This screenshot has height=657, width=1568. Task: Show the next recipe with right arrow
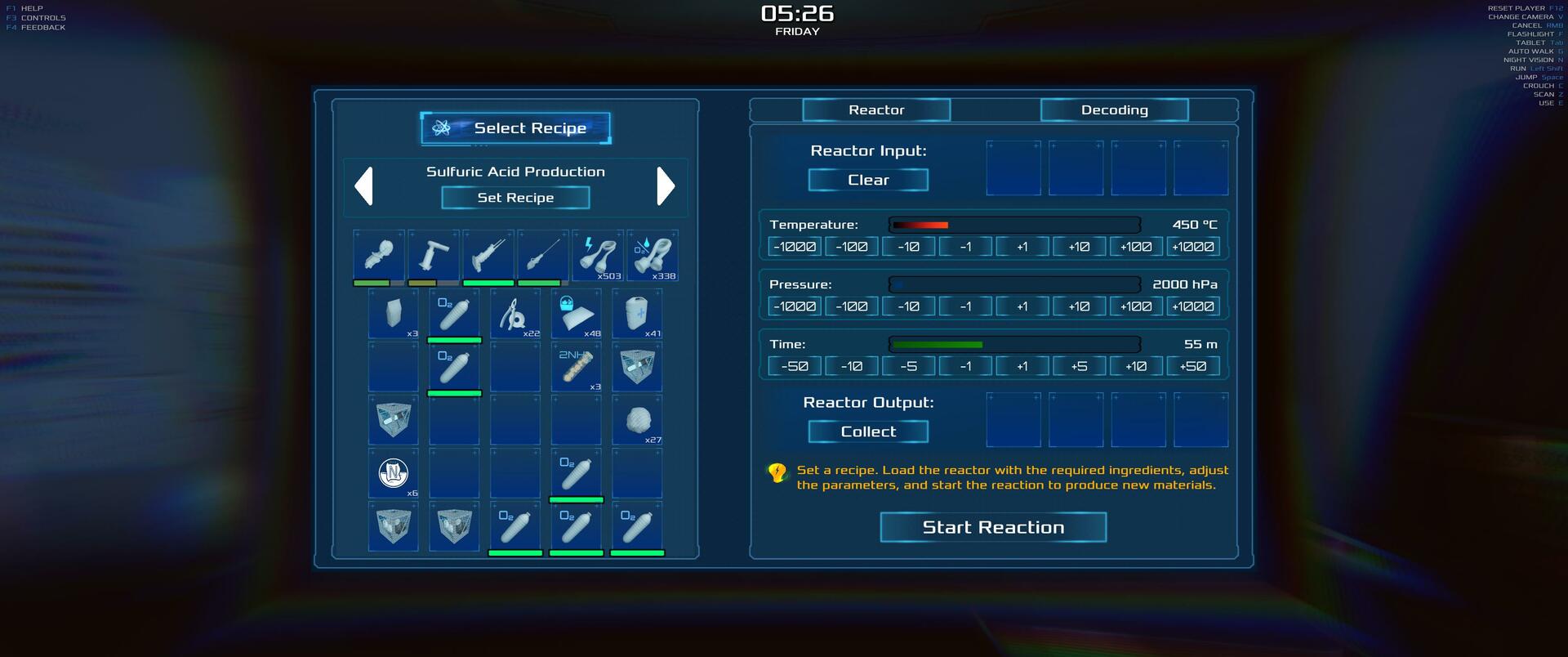666,186
